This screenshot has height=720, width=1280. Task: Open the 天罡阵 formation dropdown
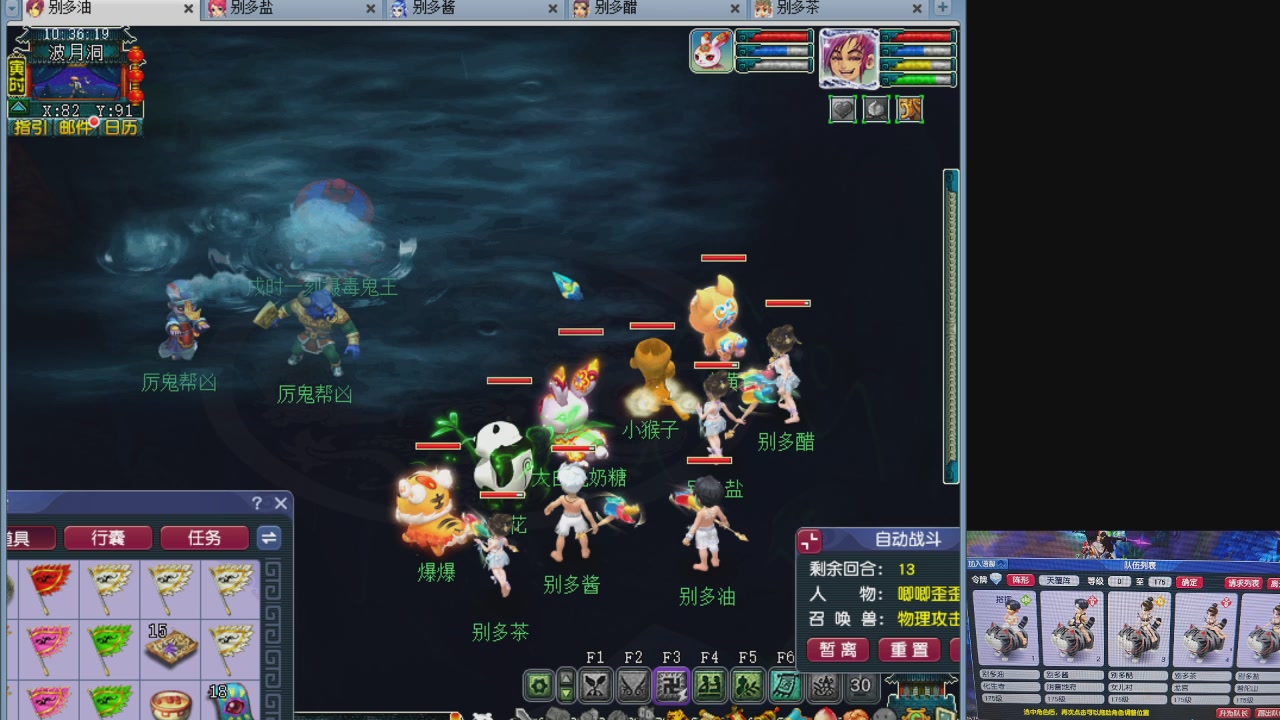tap(1061, 582)
